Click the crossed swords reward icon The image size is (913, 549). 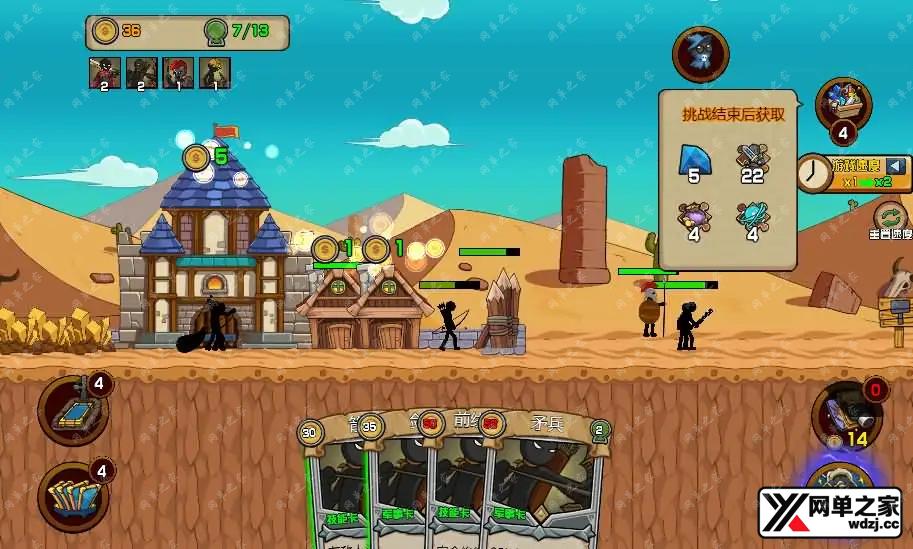[x=751, y=157]
